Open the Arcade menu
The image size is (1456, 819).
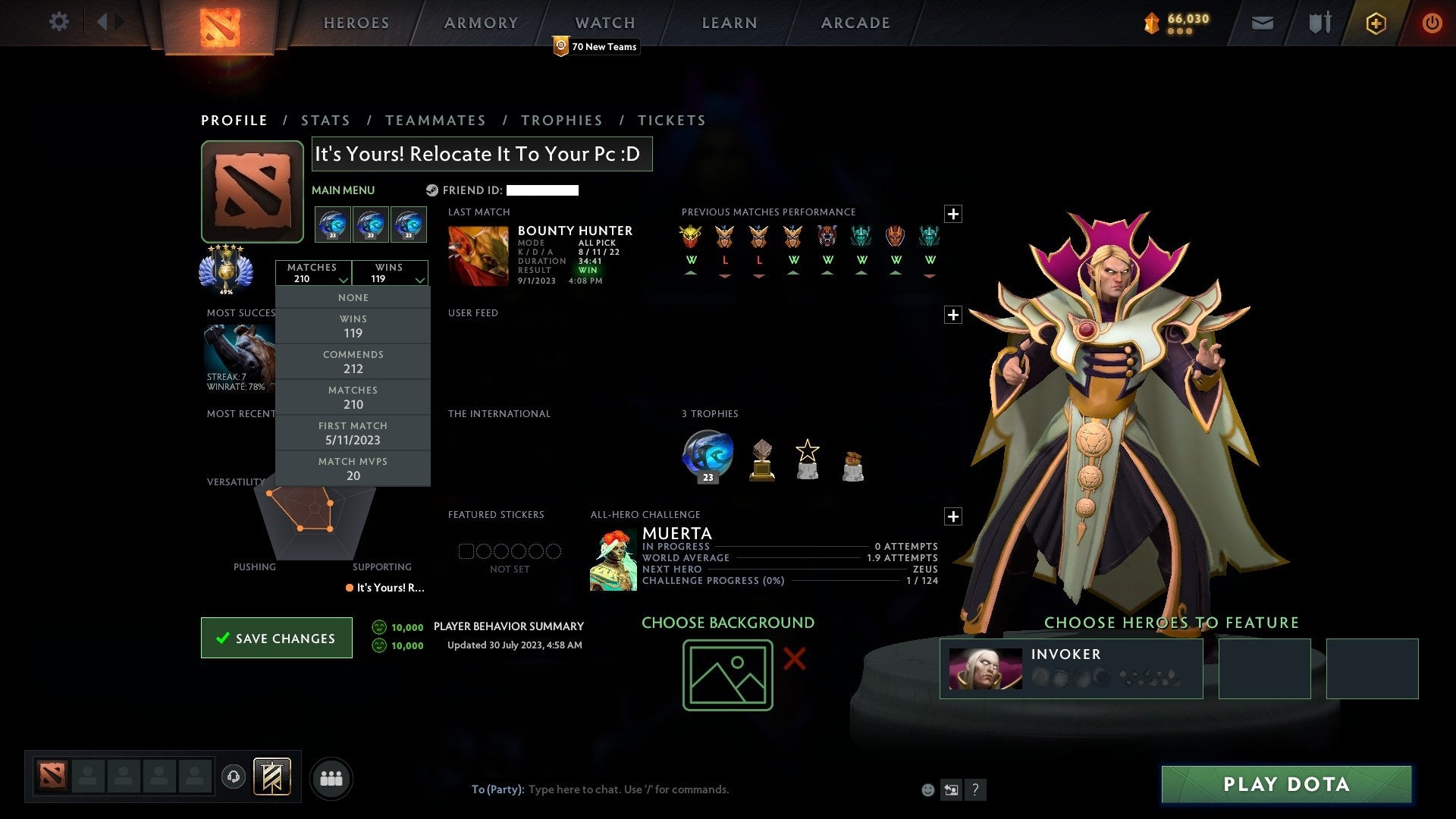855,23
